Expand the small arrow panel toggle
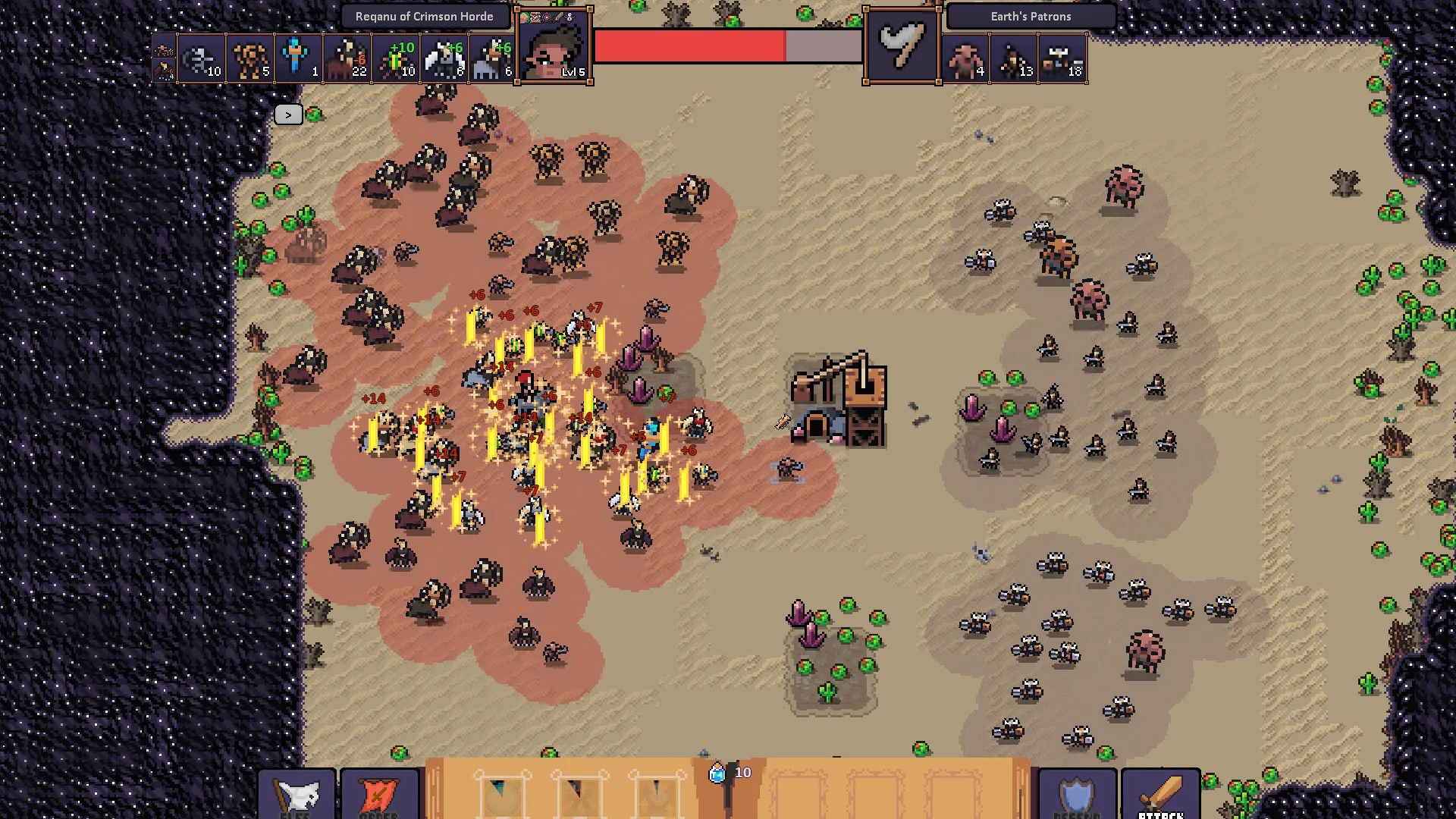The height and width of the screenshot is (819, 1456). (x=288, y=115)
